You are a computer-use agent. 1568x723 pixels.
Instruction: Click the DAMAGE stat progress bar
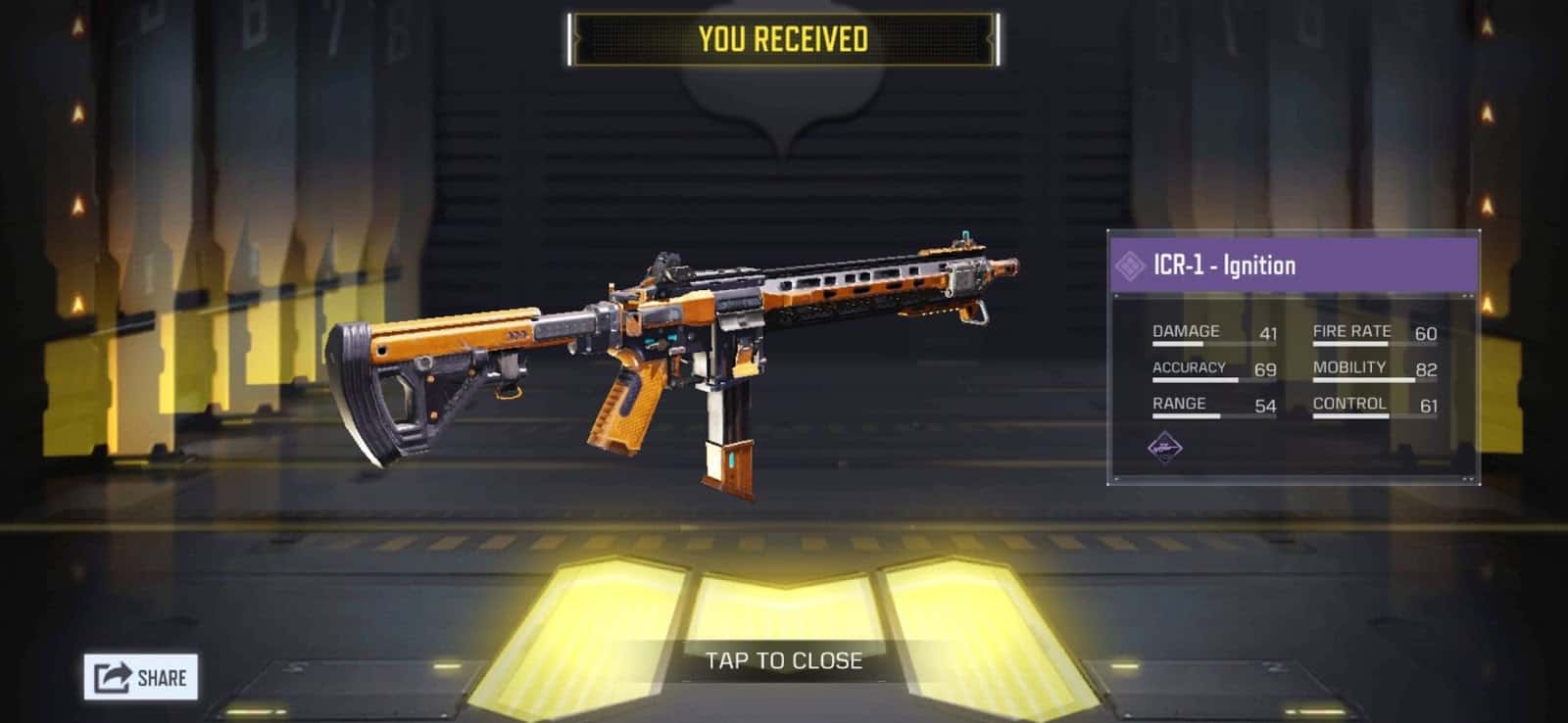click(x=1181, y=345)
